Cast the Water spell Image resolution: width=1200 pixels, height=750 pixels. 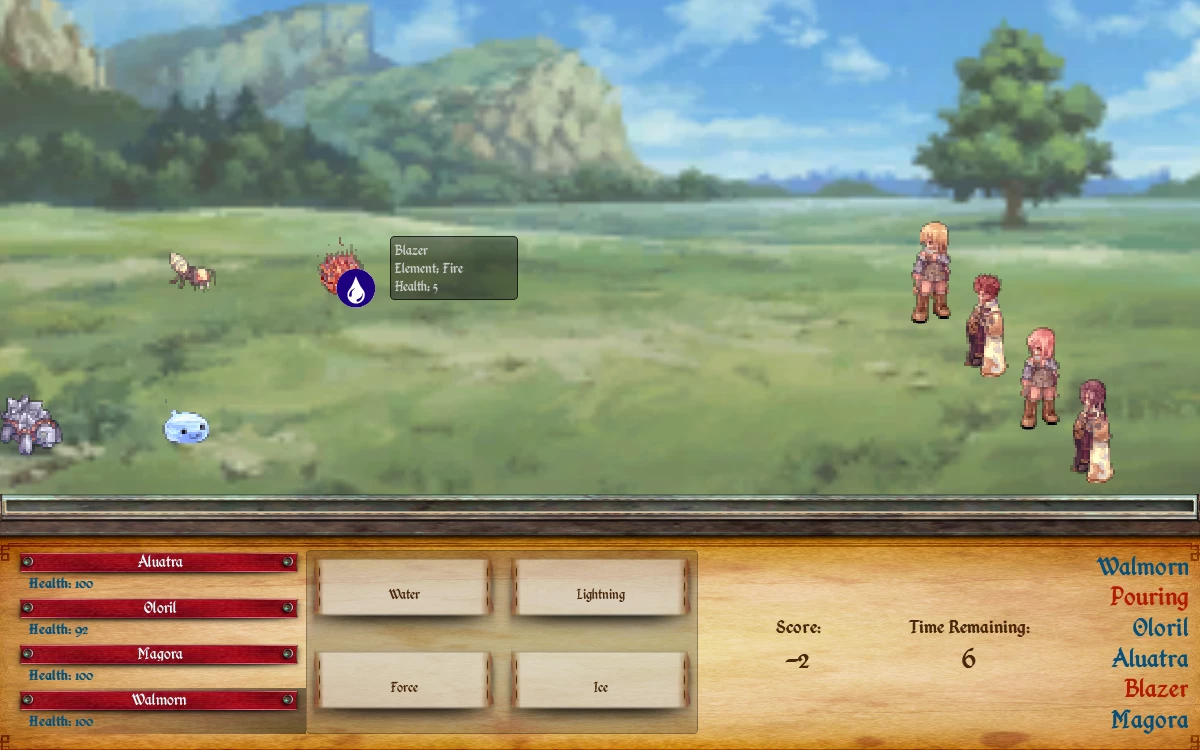403,594
